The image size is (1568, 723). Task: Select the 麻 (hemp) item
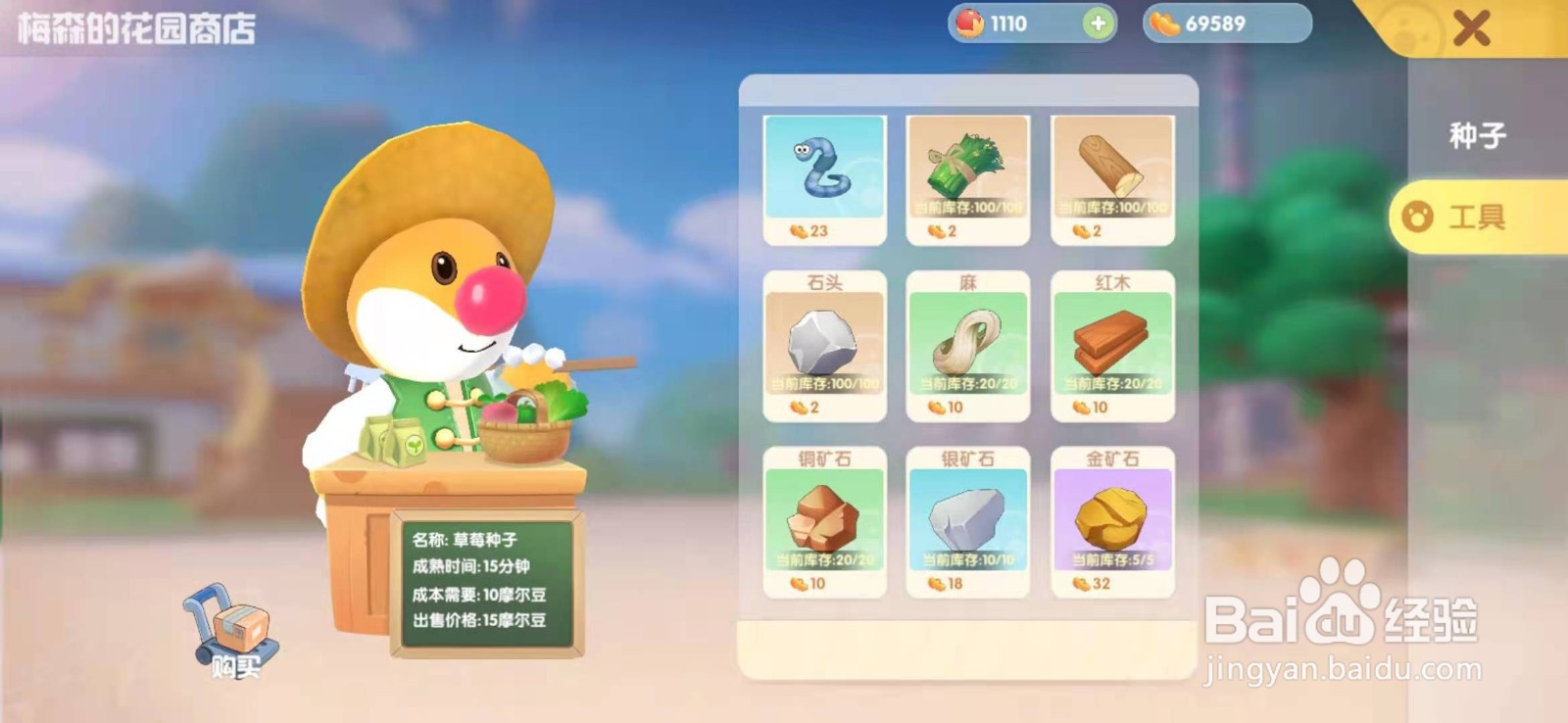pos(967,343)
